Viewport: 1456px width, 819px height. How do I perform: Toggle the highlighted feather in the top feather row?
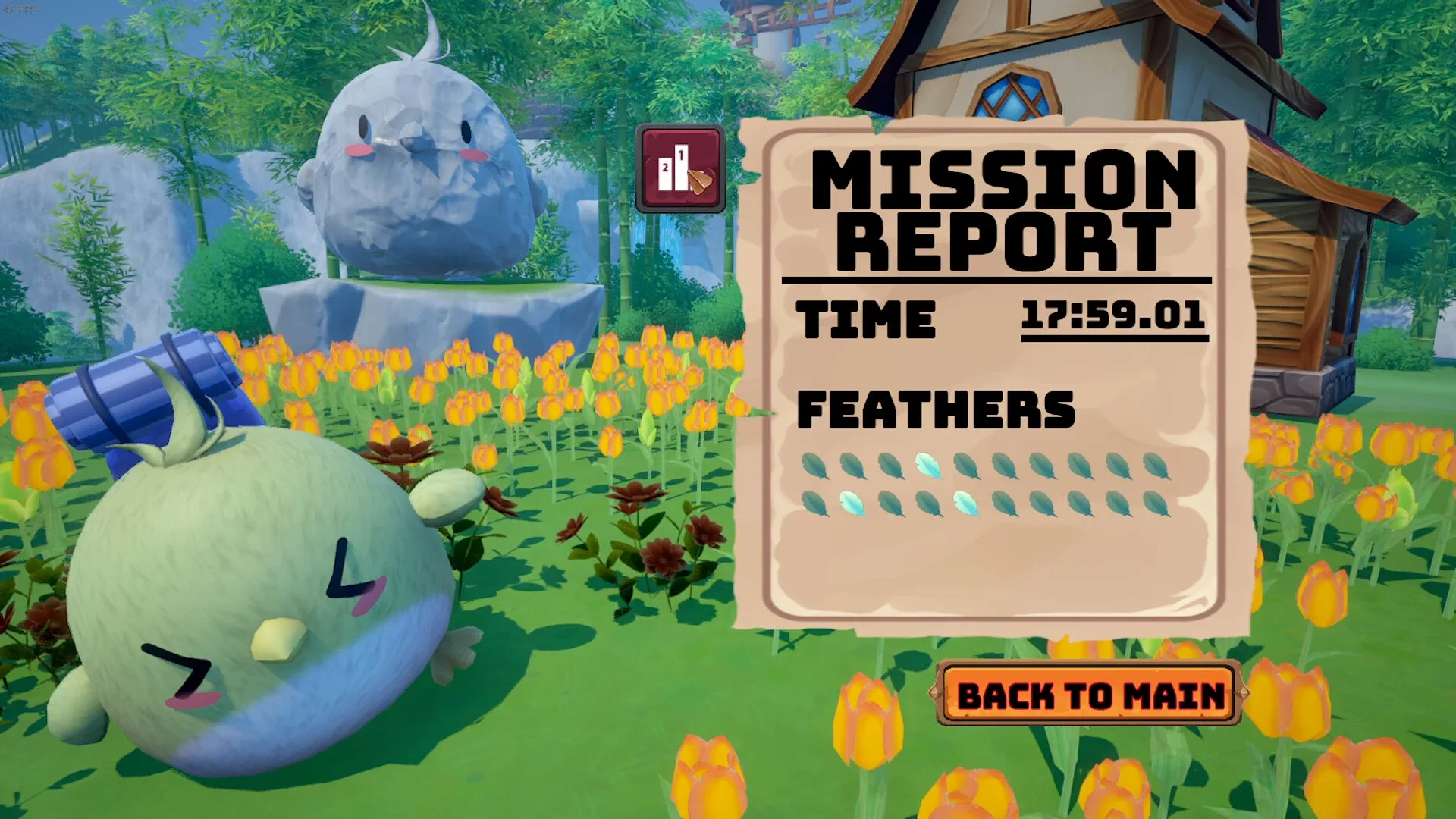pos(929,465)
